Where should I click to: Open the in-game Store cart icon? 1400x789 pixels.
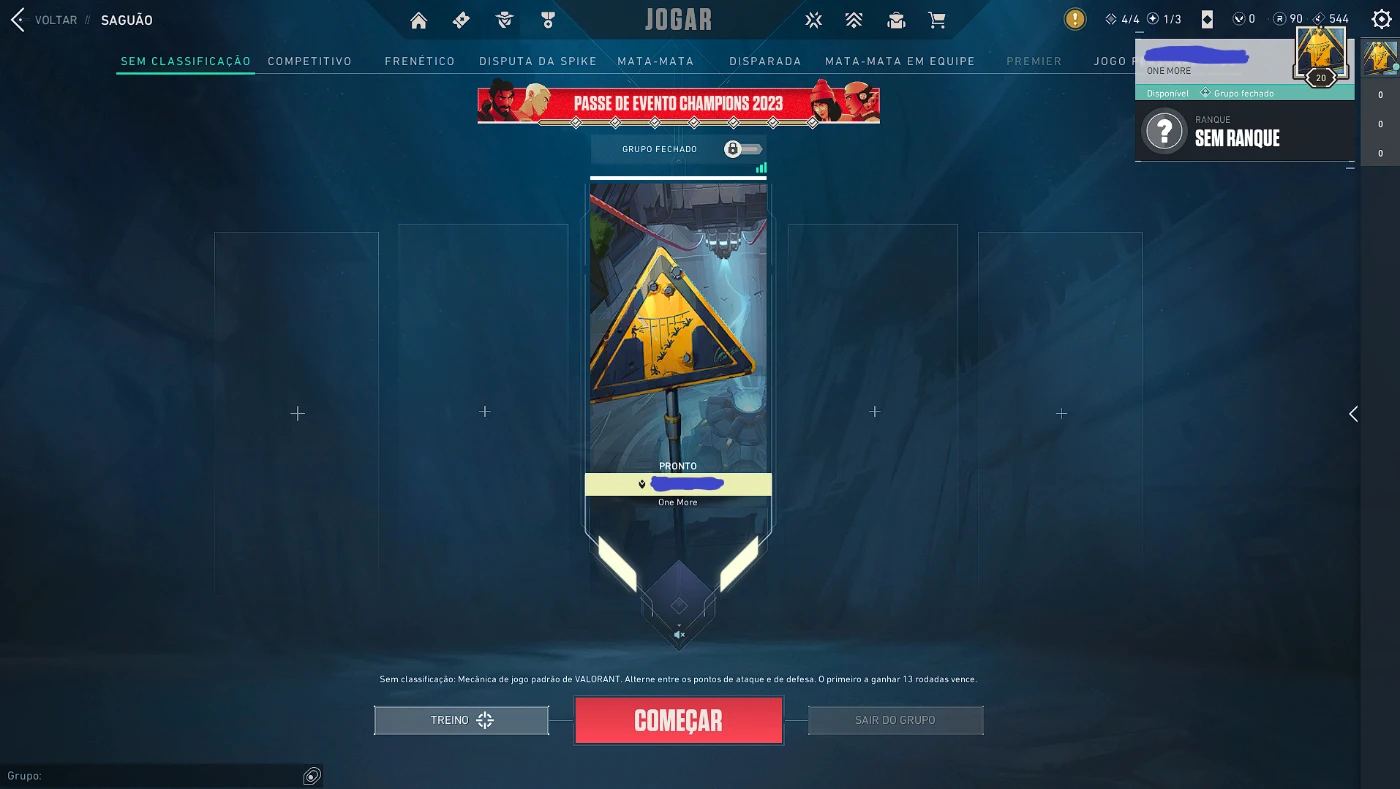938,19
